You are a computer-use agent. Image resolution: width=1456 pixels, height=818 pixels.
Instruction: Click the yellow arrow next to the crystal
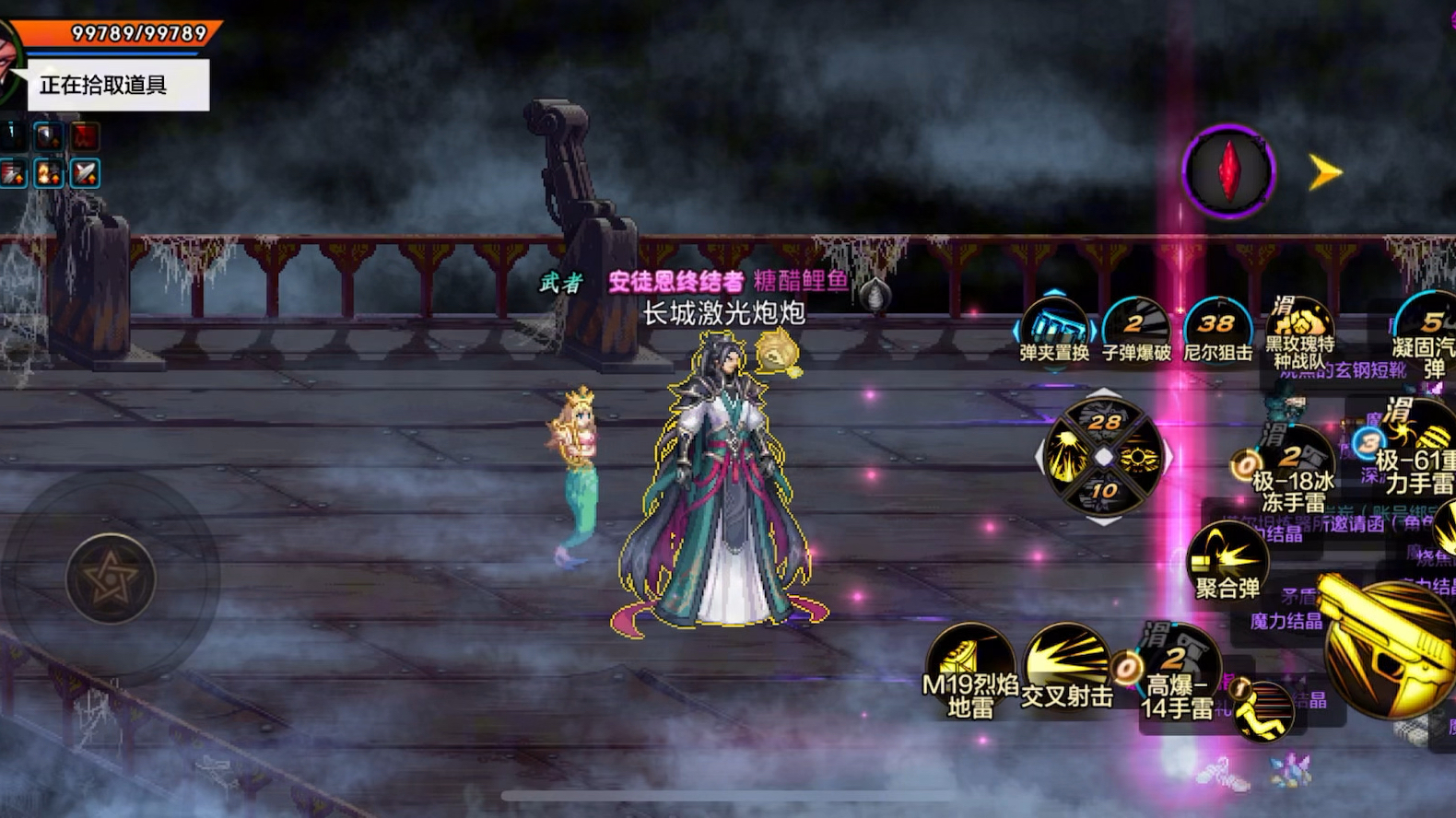point(1325,172)
